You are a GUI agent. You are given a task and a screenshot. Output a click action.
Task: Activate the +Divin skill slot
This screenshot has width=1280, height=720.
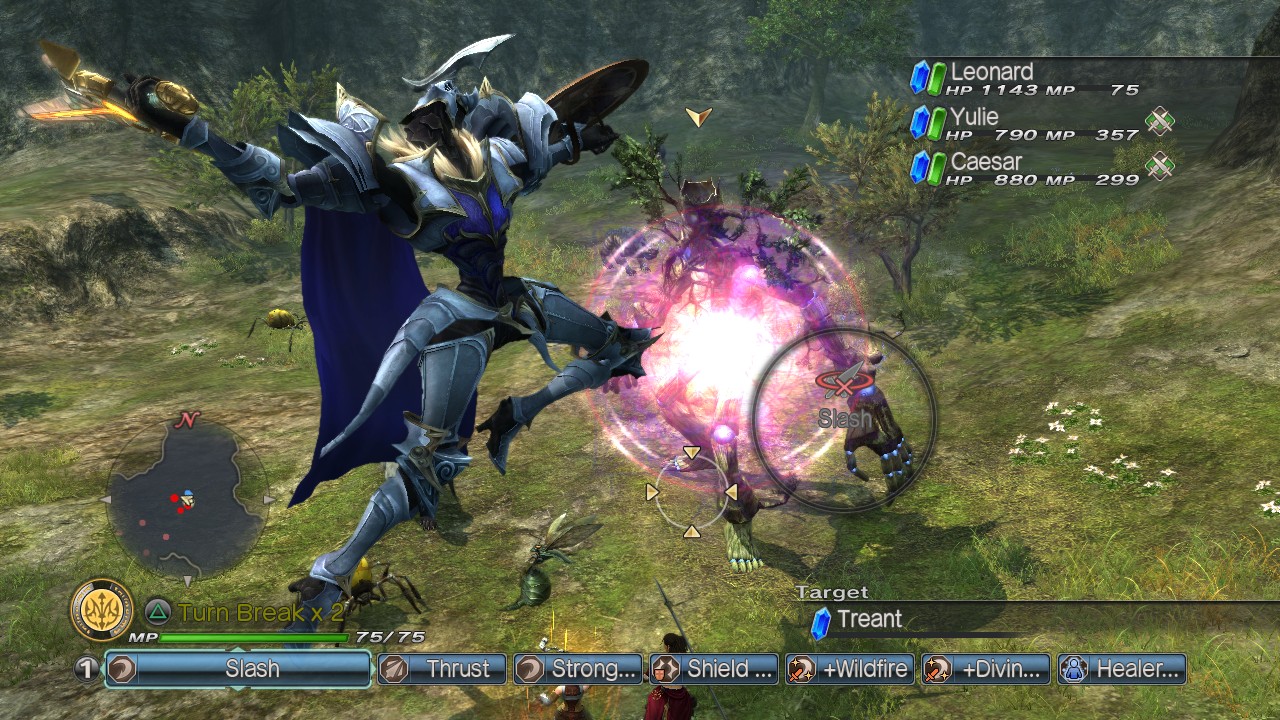pyautogui.click(x=987, y=669)
